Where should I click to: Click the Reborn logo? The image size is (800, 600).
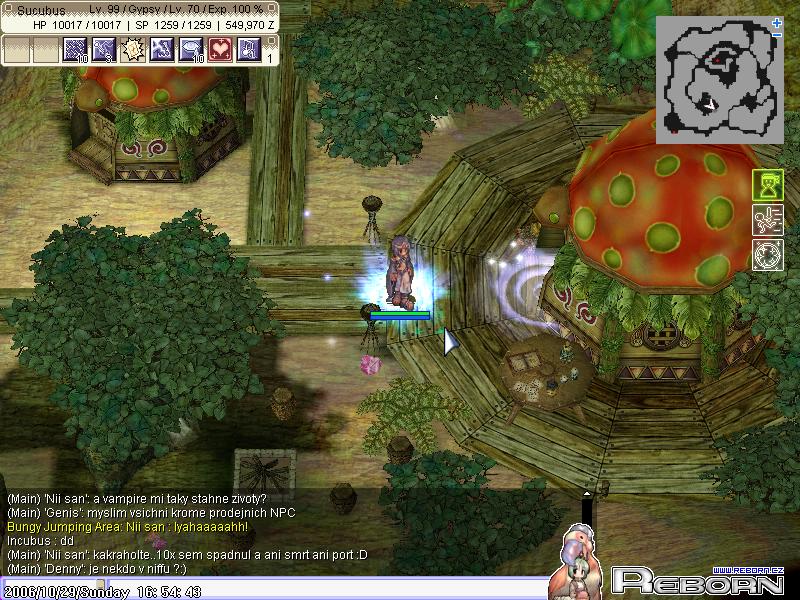pos(697,580)
